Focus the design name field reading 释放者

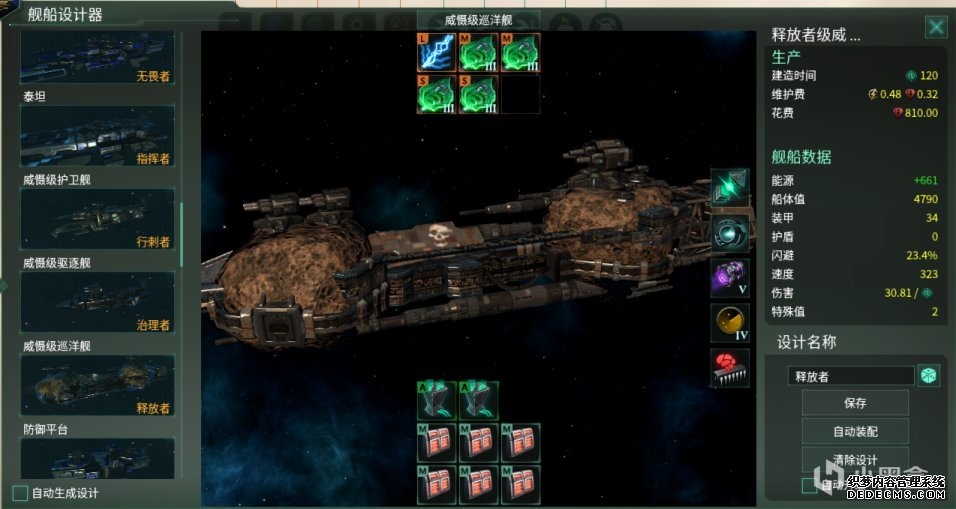850,376
